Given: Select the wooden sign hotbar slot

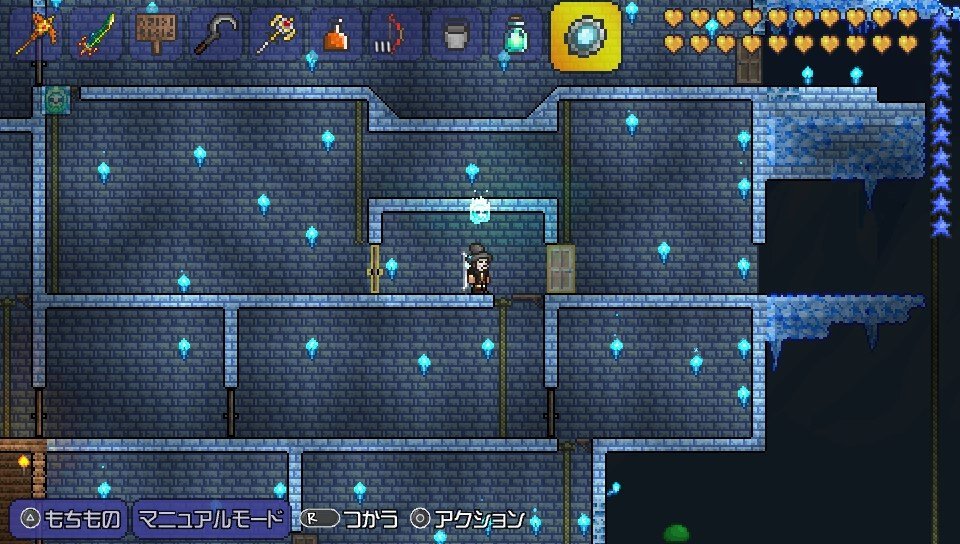Looking at the screenshot, I should 156,35.
